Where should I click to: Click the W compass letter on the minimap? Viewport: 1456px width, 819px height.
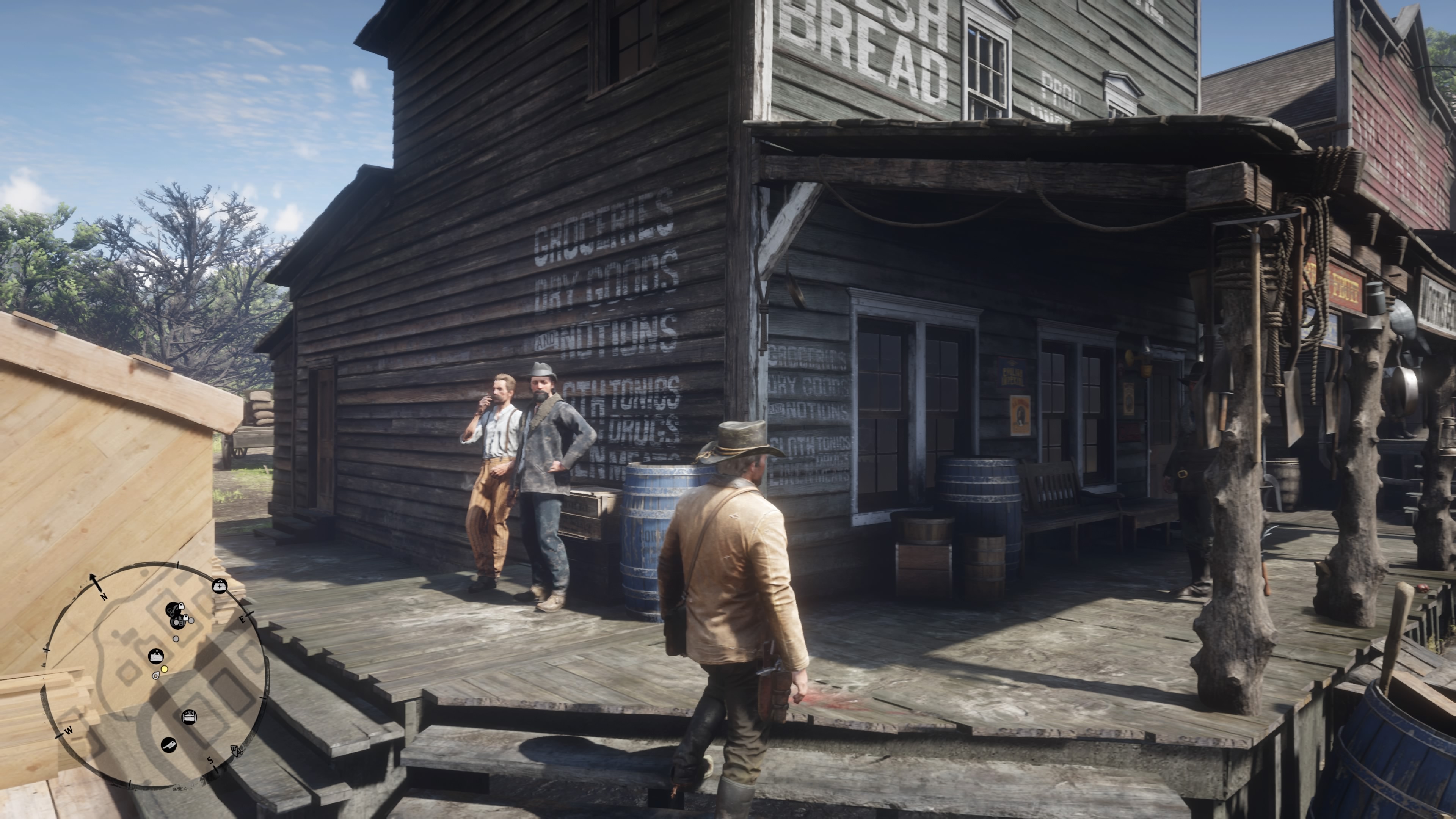click(69, 731)
